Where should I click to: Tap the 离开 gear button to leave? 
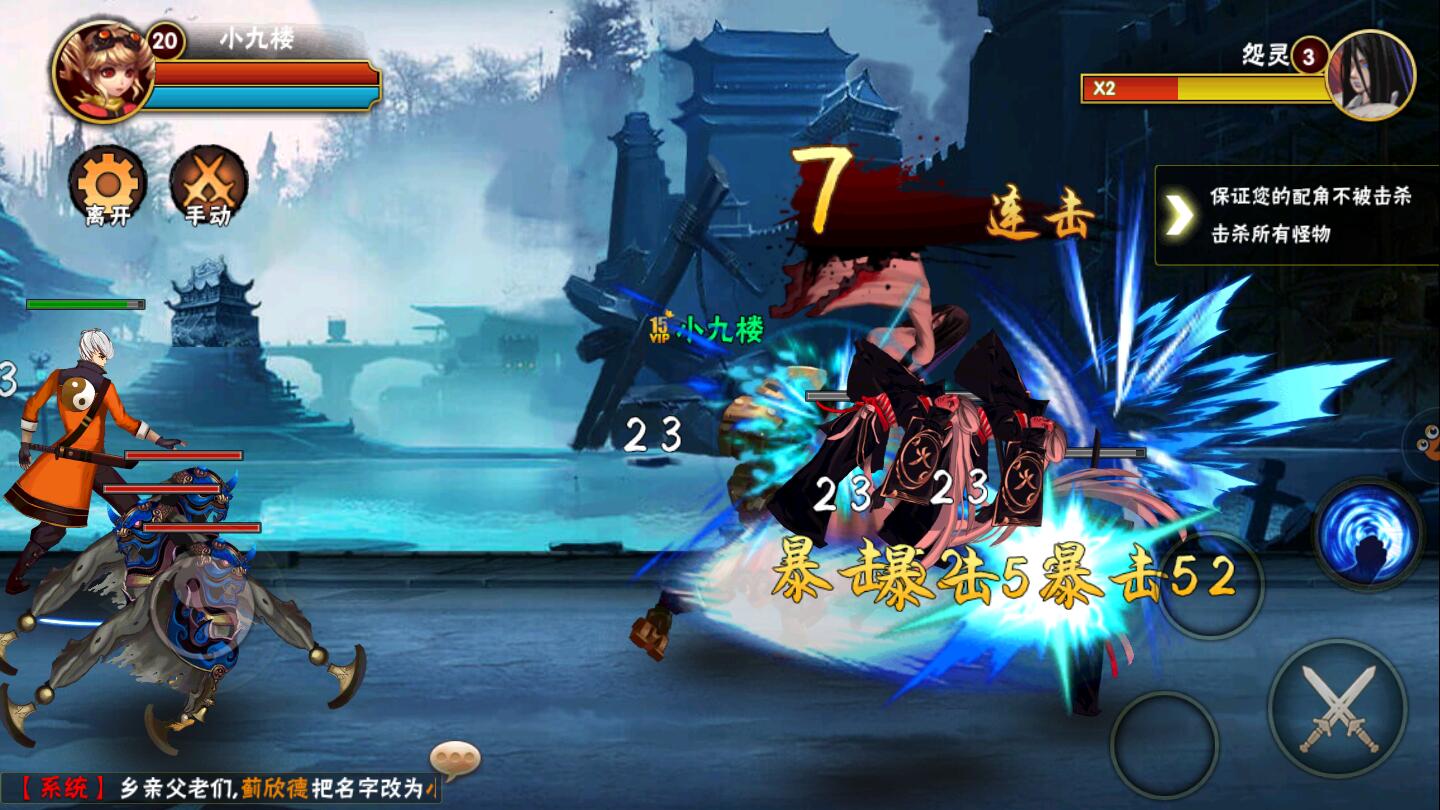tap(107, 186)
